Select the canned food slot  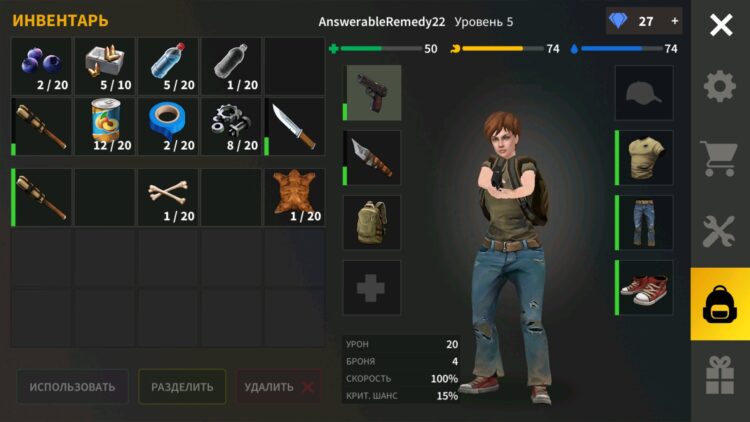click(105, 126)
